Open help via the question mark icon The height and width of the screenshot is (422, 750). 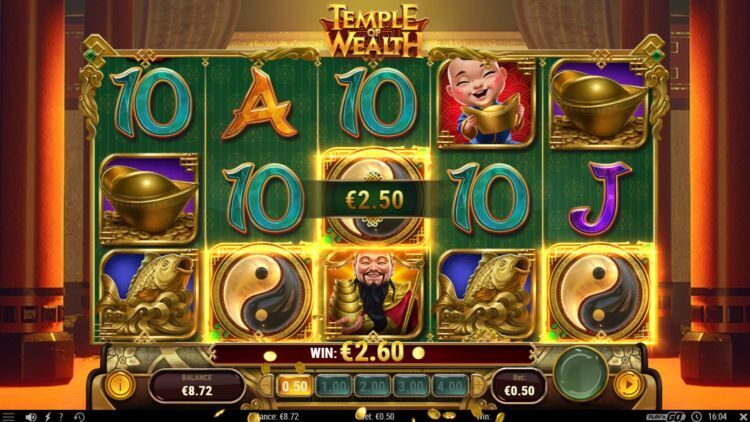coord(60,416)
